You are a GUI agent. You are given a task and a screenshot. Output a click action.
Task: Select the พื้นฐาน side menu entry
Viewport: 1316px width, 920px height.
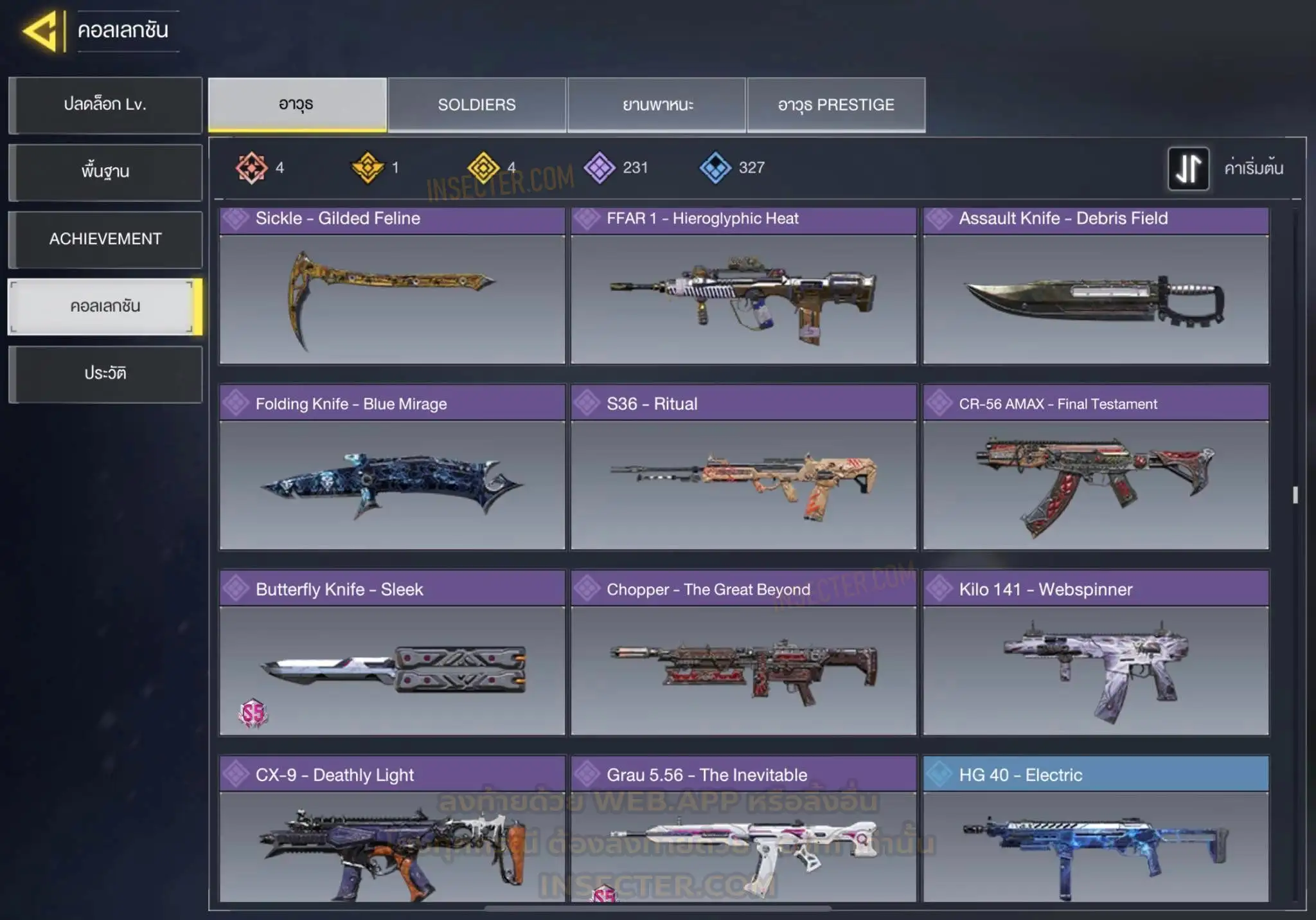tap(105, 172)
